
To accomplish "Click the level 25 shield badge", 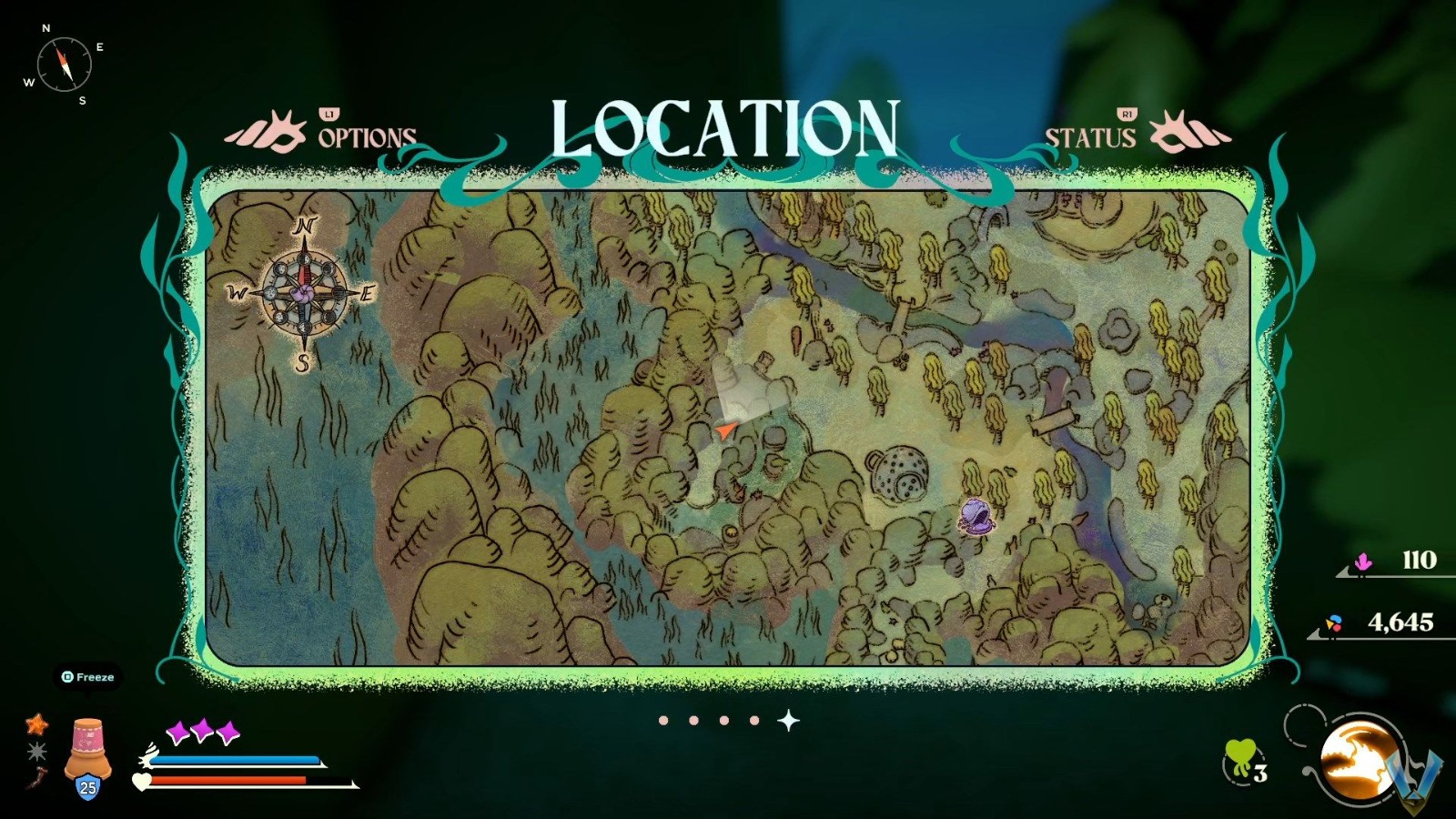I will coord(87,784).
